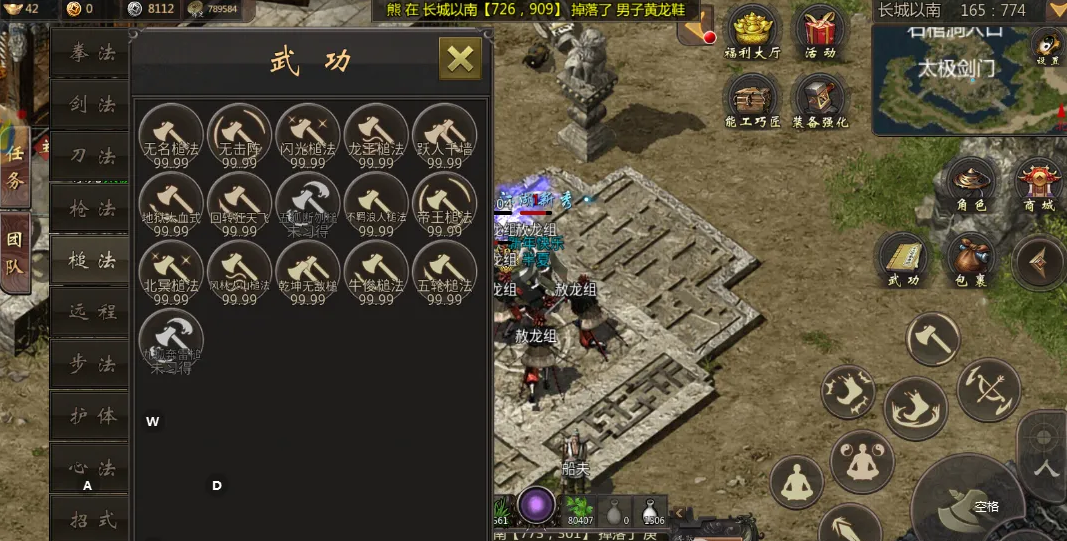Open the 商城 shop
Screen dimensions: 1067x541
pyautogui.click(x=1039, y=183)
